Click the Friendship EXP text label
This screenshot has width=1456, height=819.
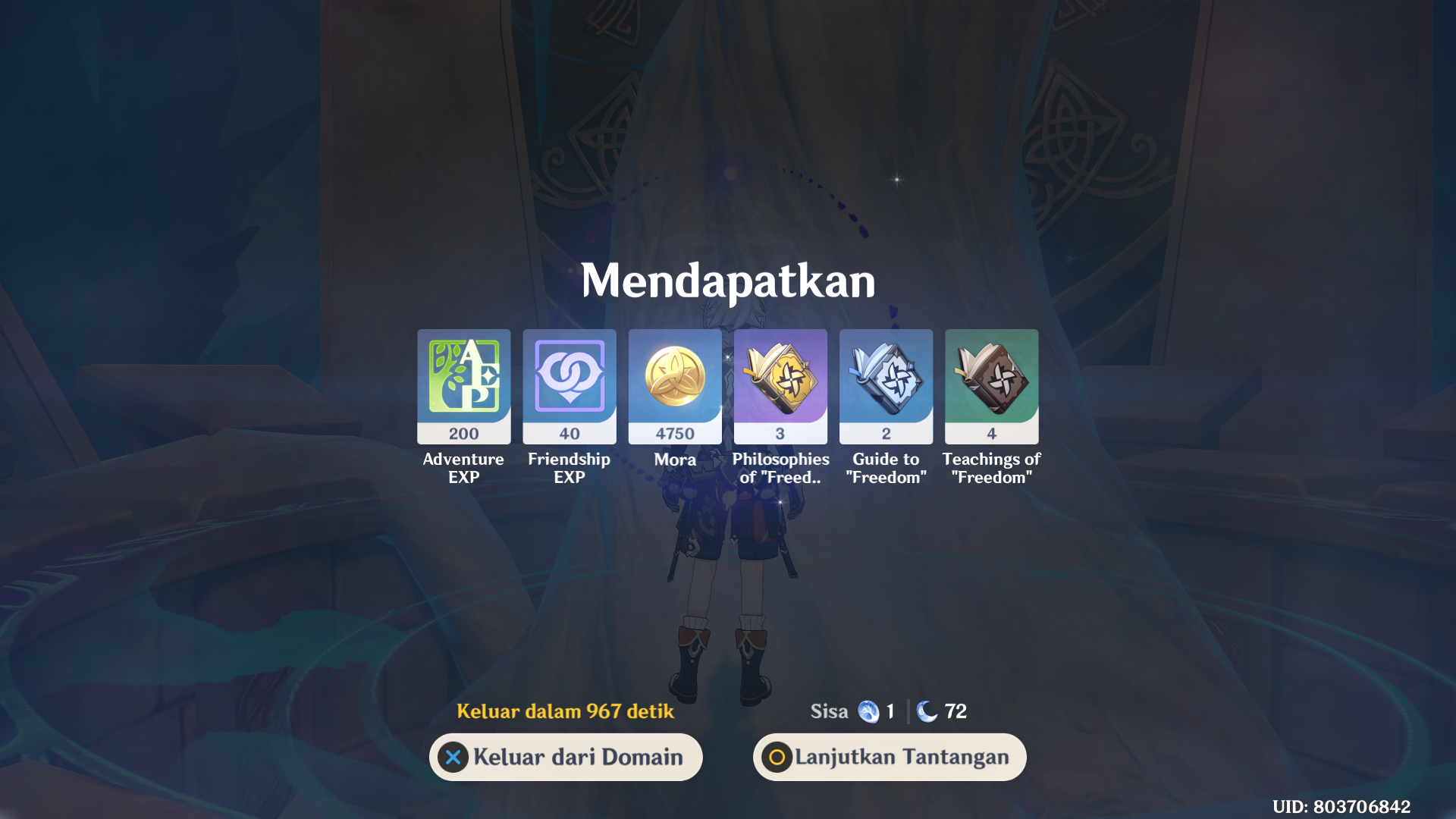click(570, 469)
